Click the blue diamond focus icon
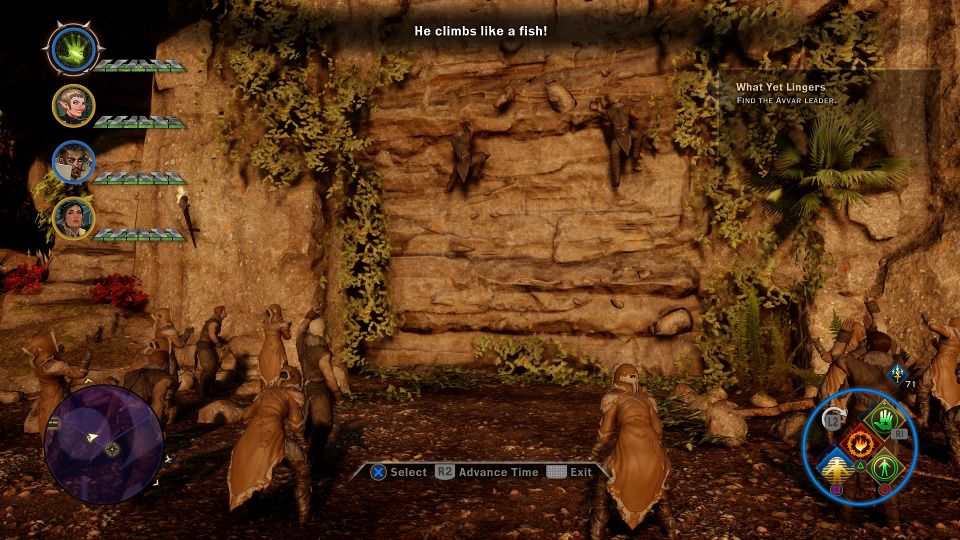 896,373
